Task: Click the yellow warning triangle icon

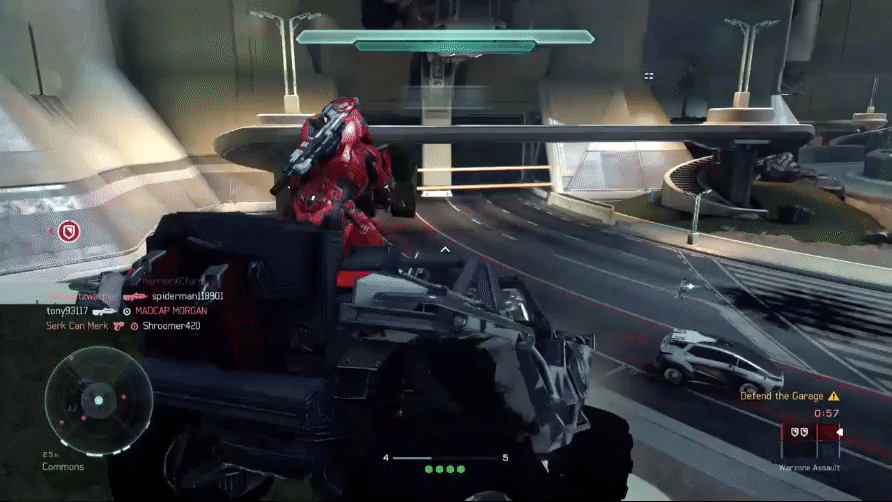Action: pyautogui.click(x=833, y=396)
